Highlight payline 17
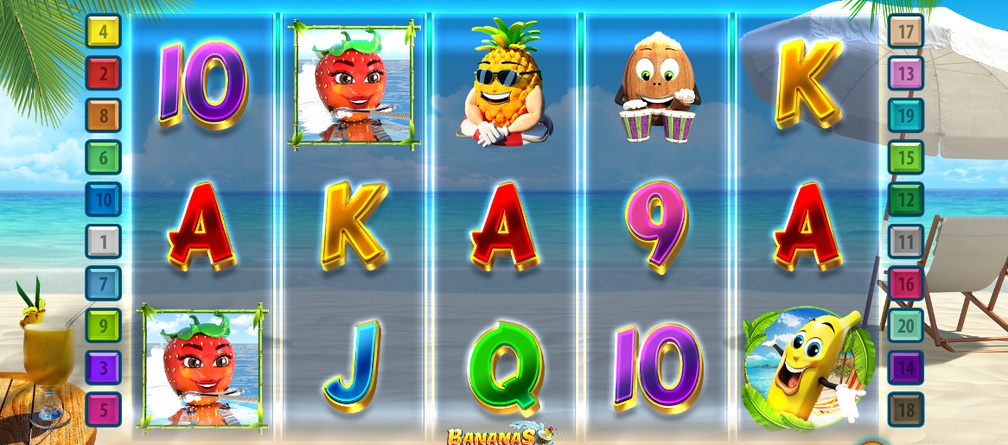The width and height of the screenshot is (1008, 445). [x=906, y=31]
